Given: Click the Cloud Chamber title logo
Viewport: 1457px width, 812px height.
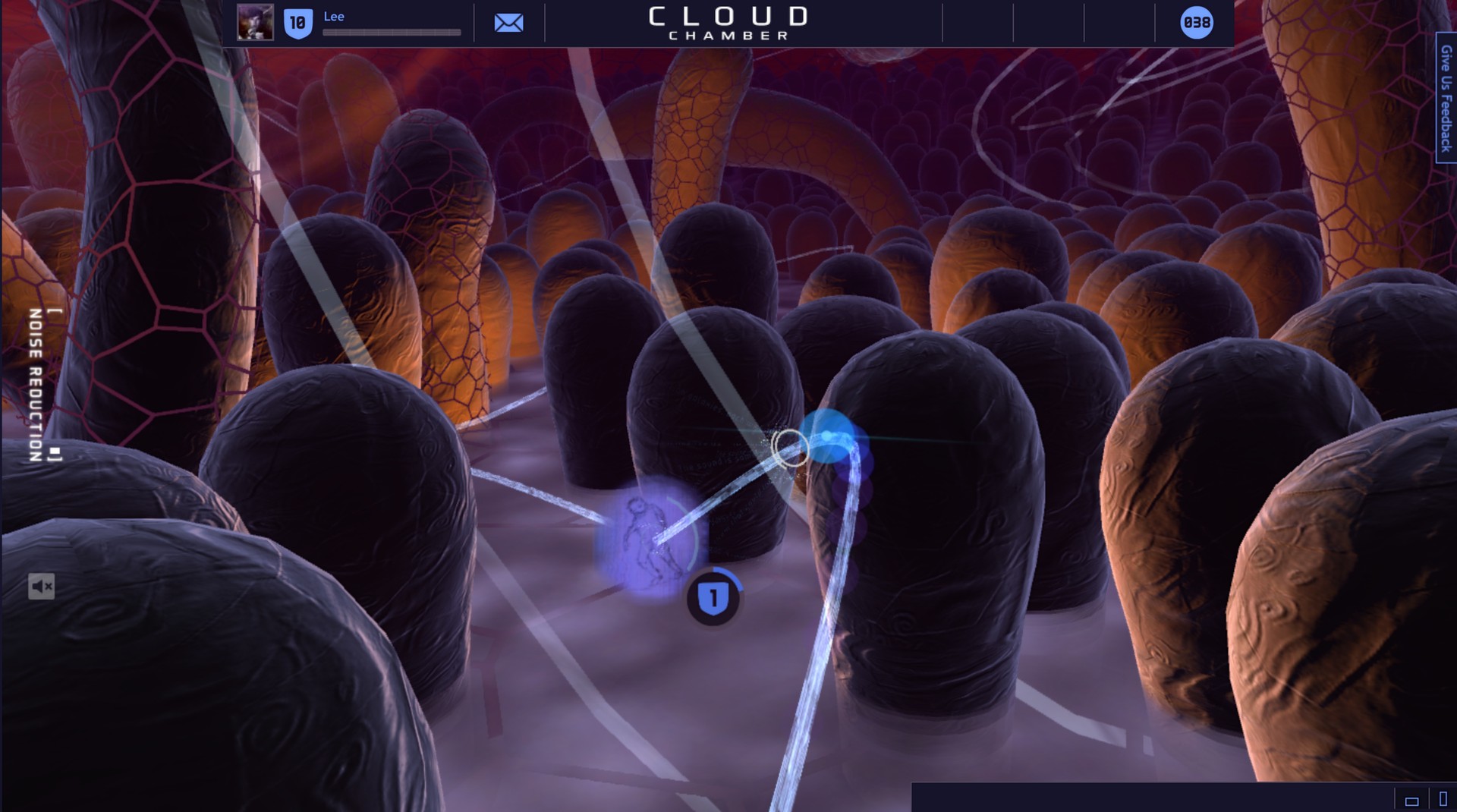Looking at the screenshot, I should pyautogui.click(x=727, y=20).
